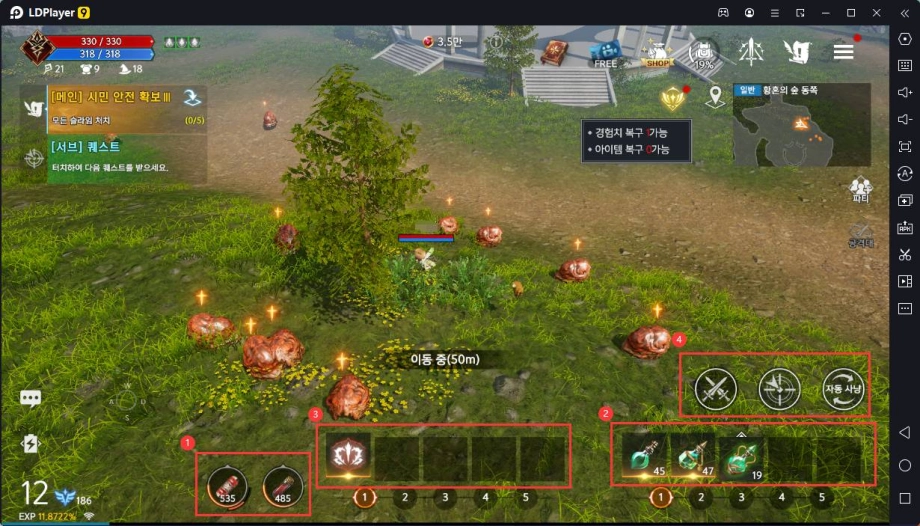Image resolution: width=920 pixels, height=526 pixels.
Task: Open the sword equipment menu icon
Action: [x=751, y=51]
